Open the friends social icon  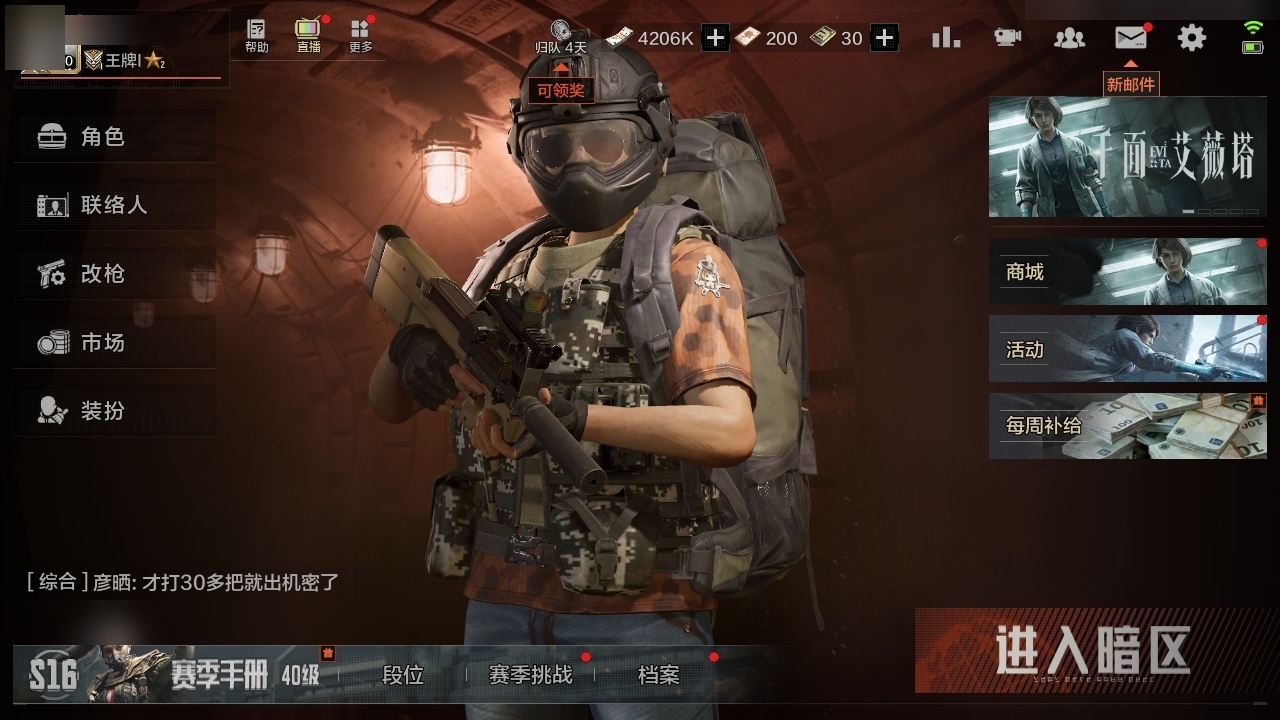tap(1069, 37)
